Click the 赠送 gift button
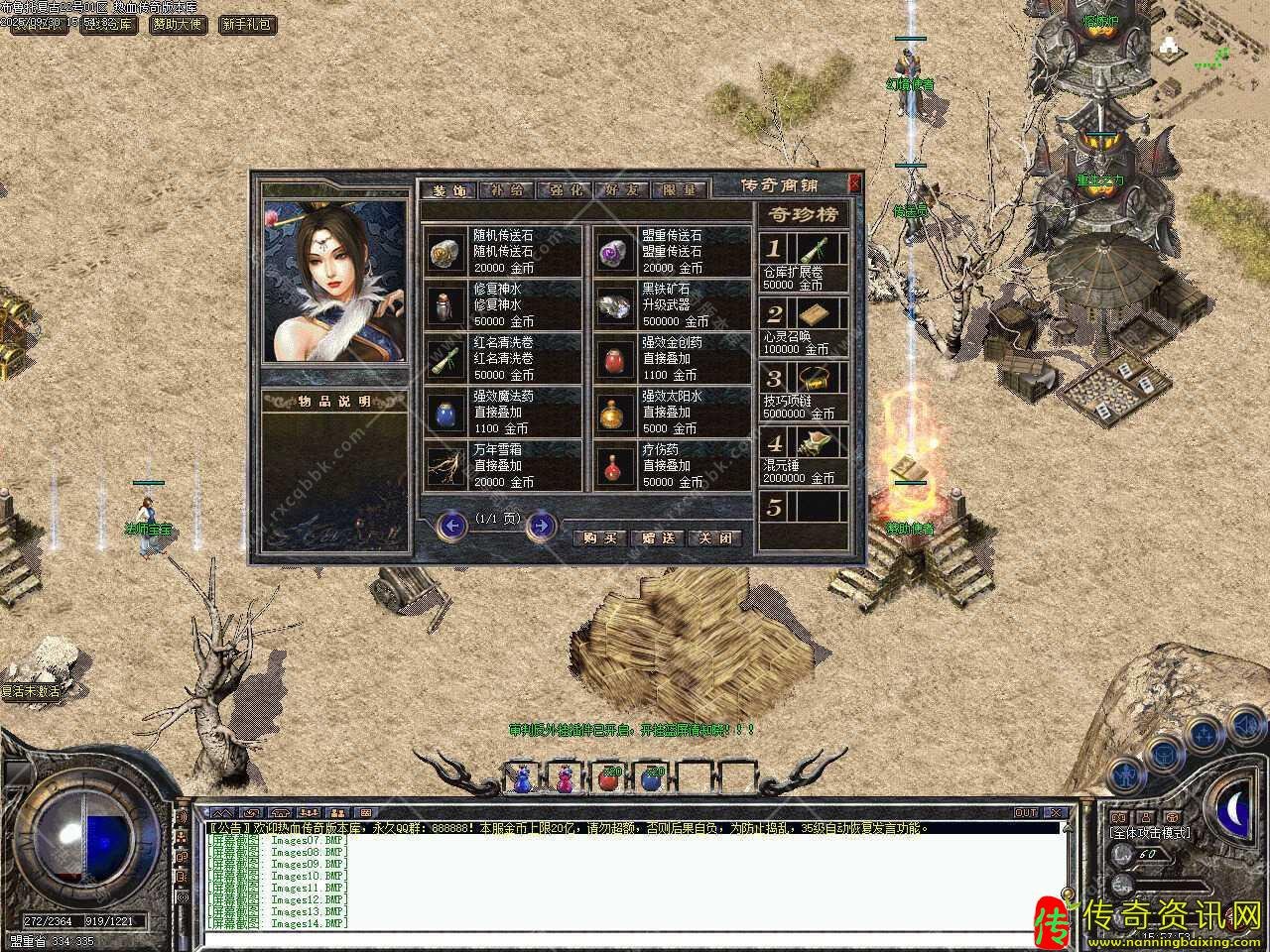The image size is (1270, 952). coord(657,537)
